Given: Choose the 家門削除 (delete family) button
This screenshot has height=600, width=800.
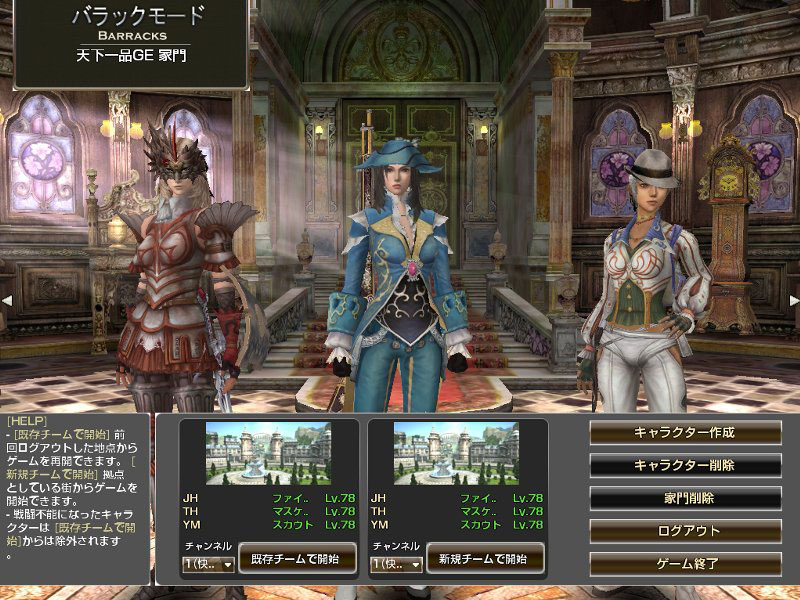Looking at the screenshot, I should [x=685, y=498].
